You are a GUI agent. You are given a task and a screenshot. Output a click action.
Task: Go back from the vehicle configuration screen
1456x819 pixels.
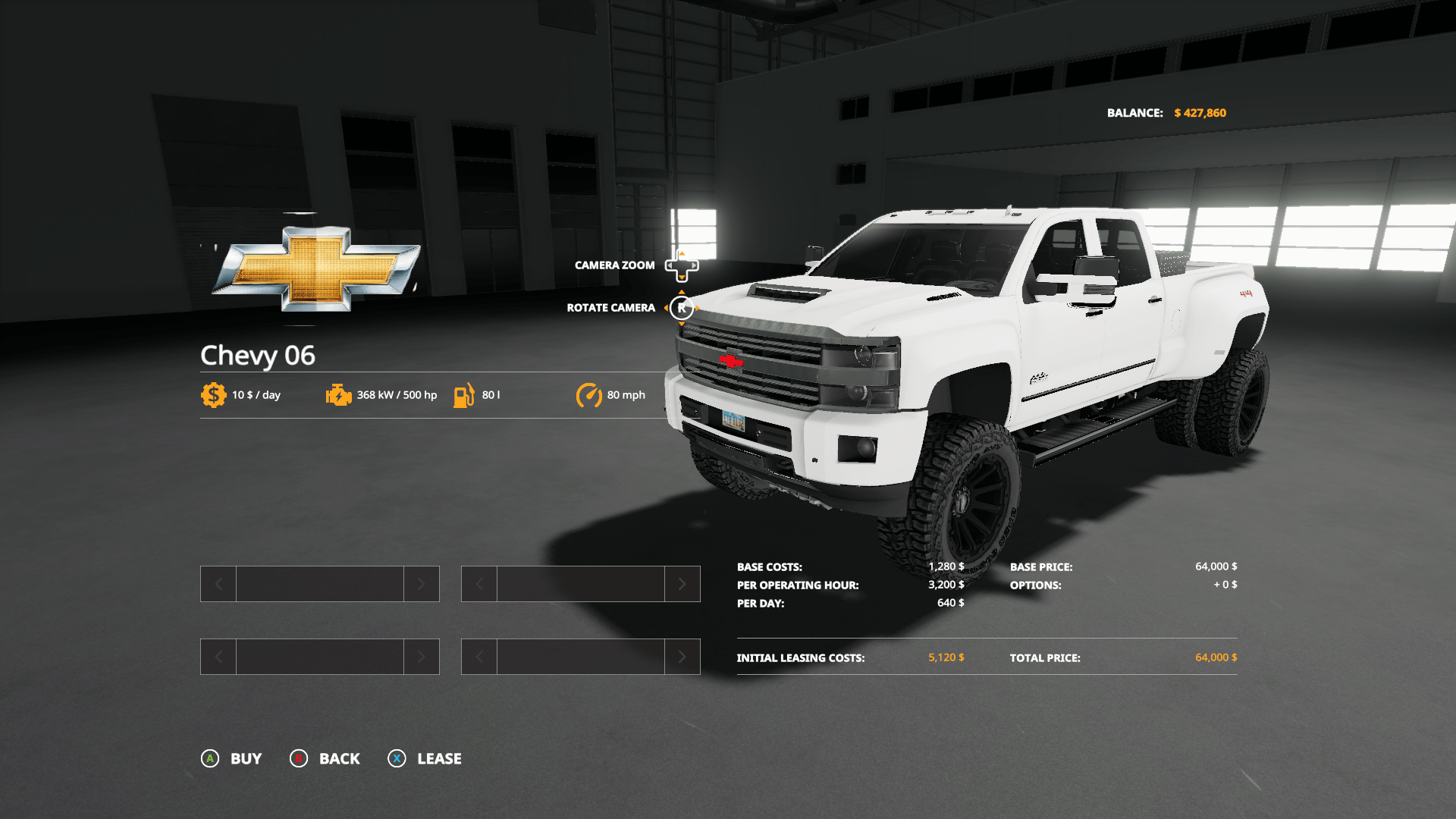[325, 758]
